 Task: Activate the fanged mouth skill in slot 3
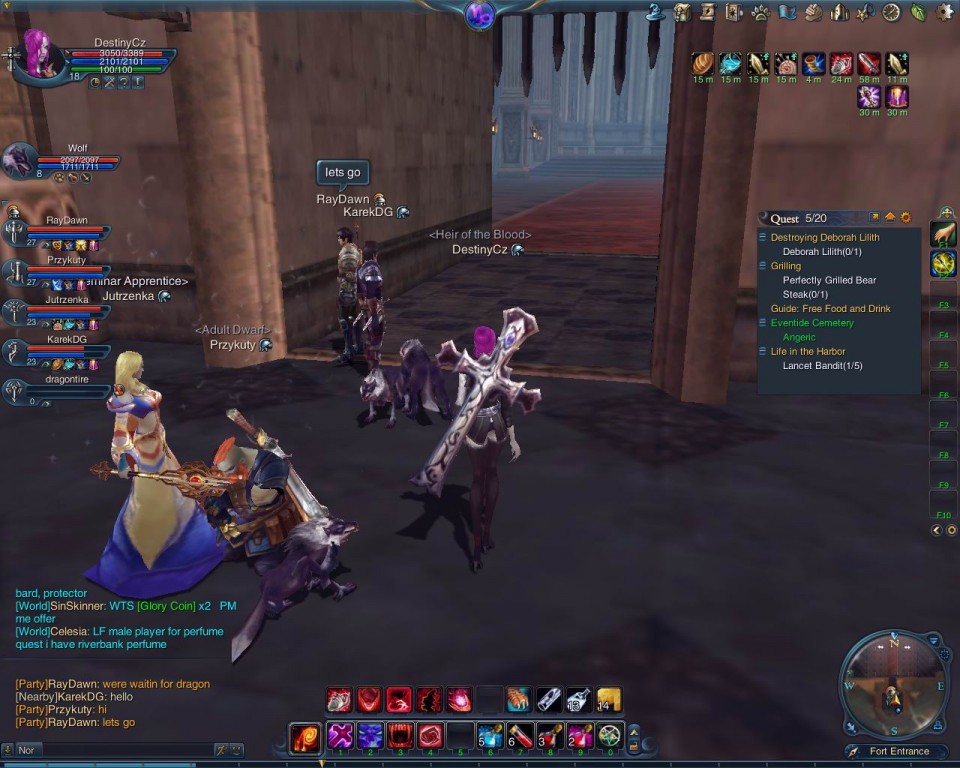point(400,737)
